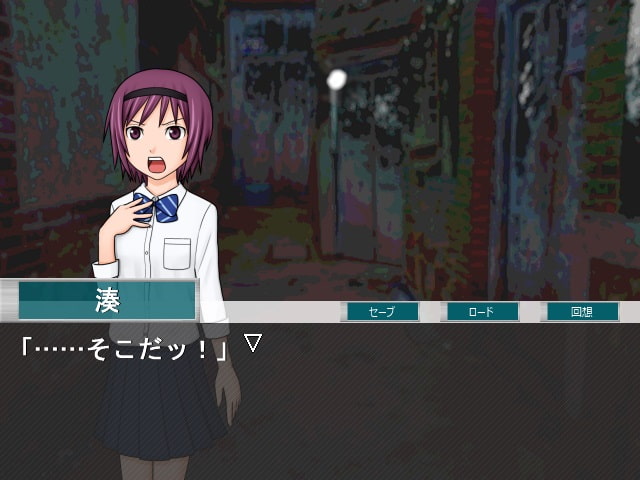
Task: Show the 回想 (backlog) screen
Action: click(x=582, y=312)
